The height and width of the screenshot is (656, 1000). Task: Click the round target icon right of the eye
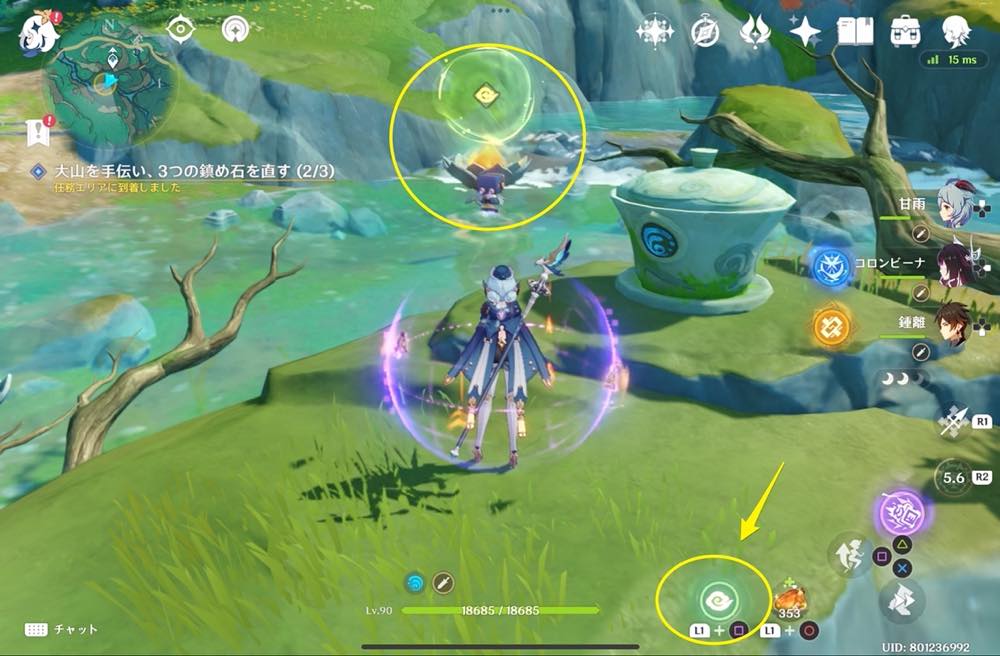tap(236, 29)
